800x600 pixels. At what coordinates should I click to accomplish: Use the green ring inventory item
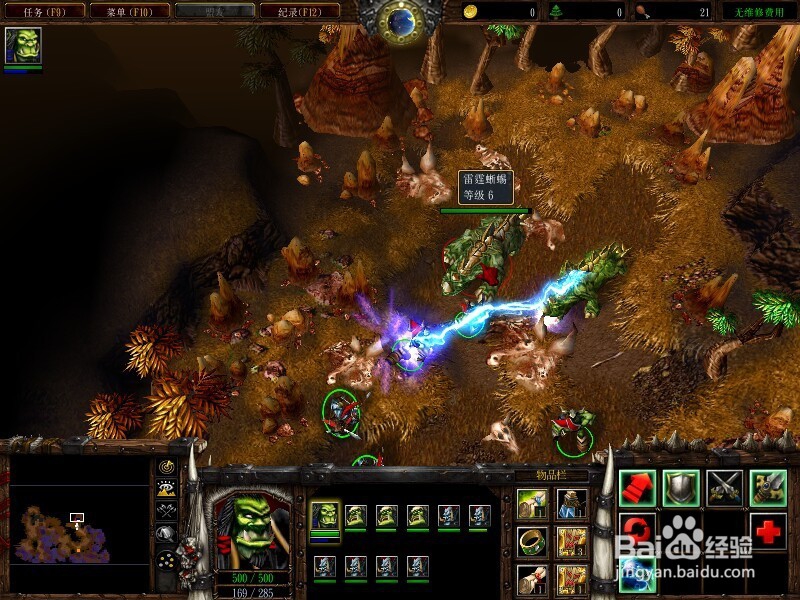[532, 541]
